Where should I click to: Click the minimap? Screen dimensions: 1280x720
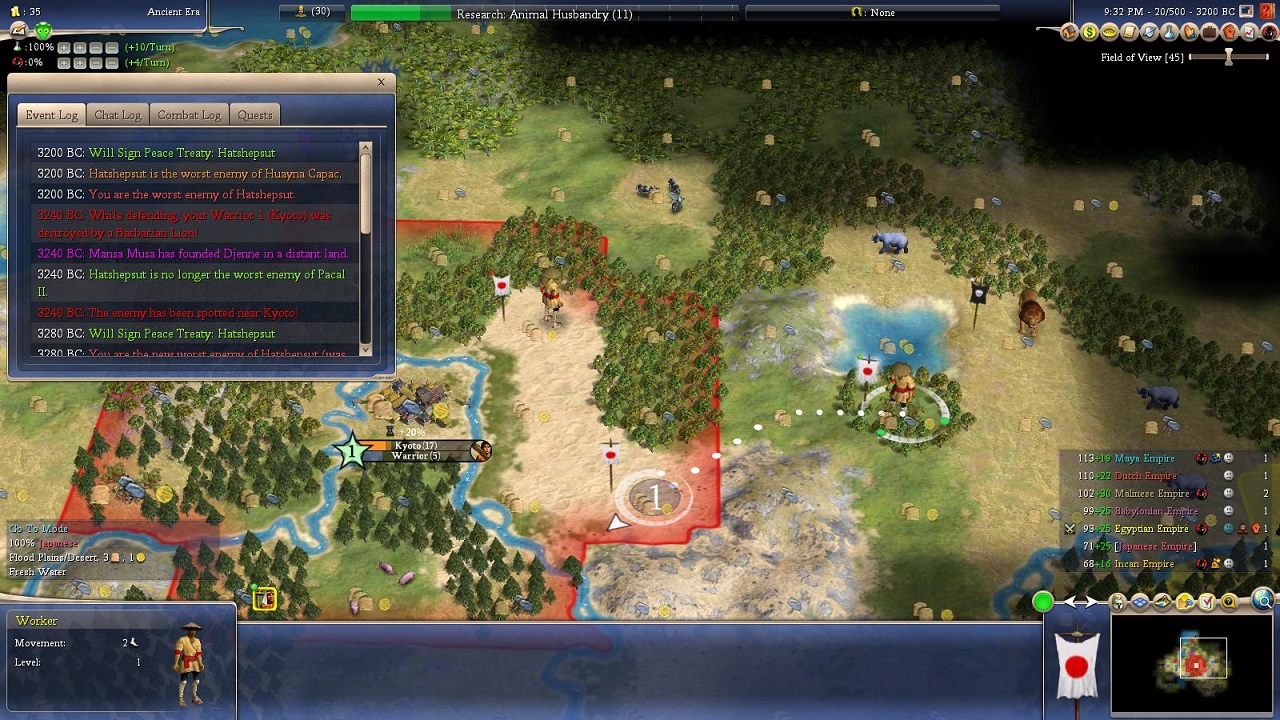point(1195,663)
